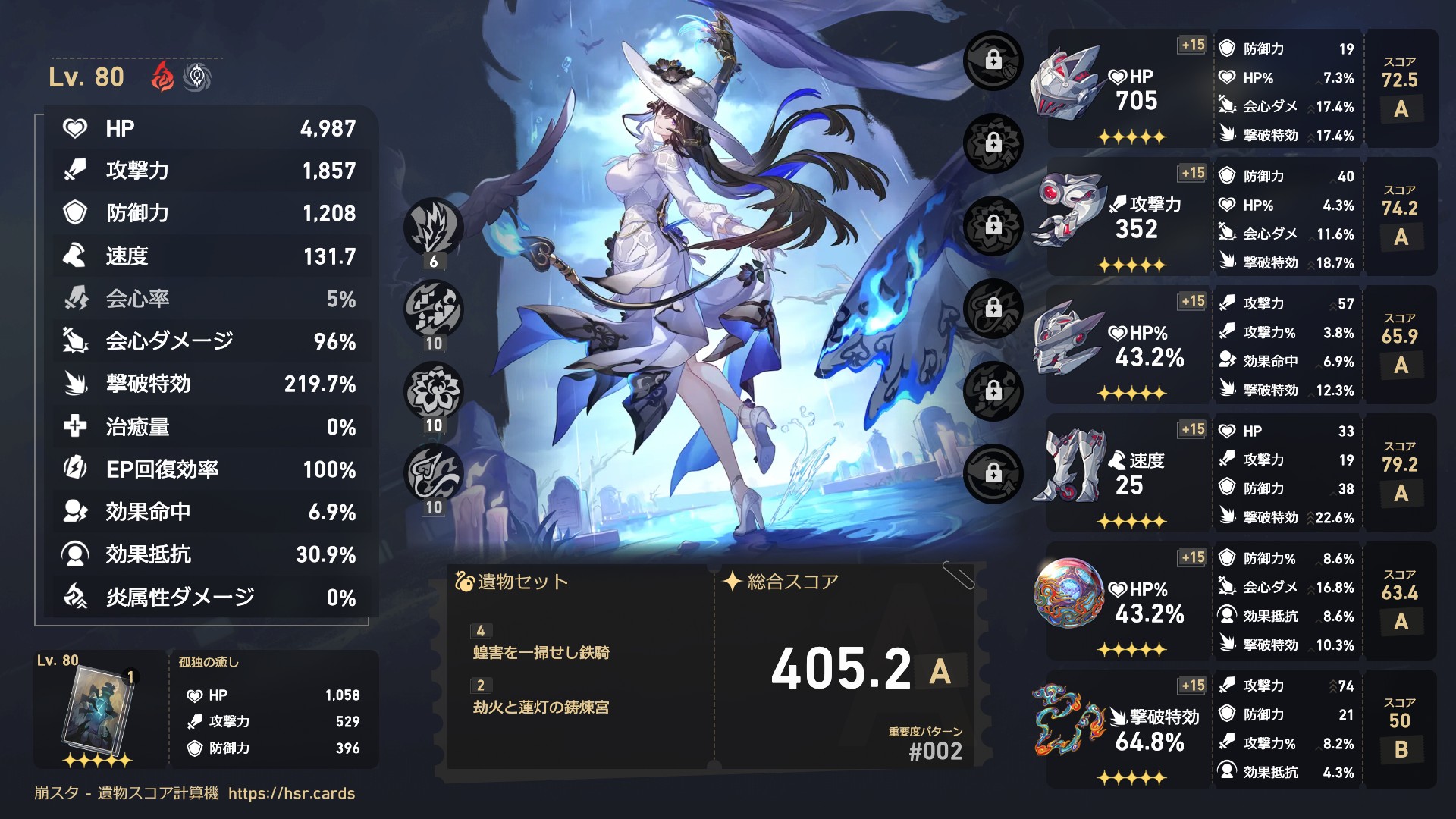The height and width of the screenshot is (819, 1456).
Task: Select the glove relic with 攻撃力 352
Action: tap(1066, 209)
